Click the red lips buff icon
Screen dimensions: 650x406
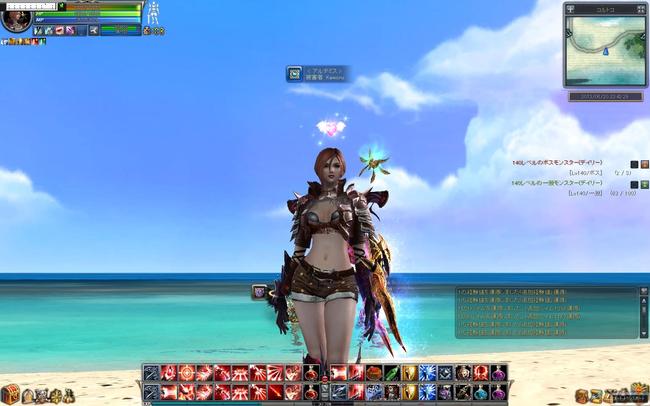(x=58, y=31)
